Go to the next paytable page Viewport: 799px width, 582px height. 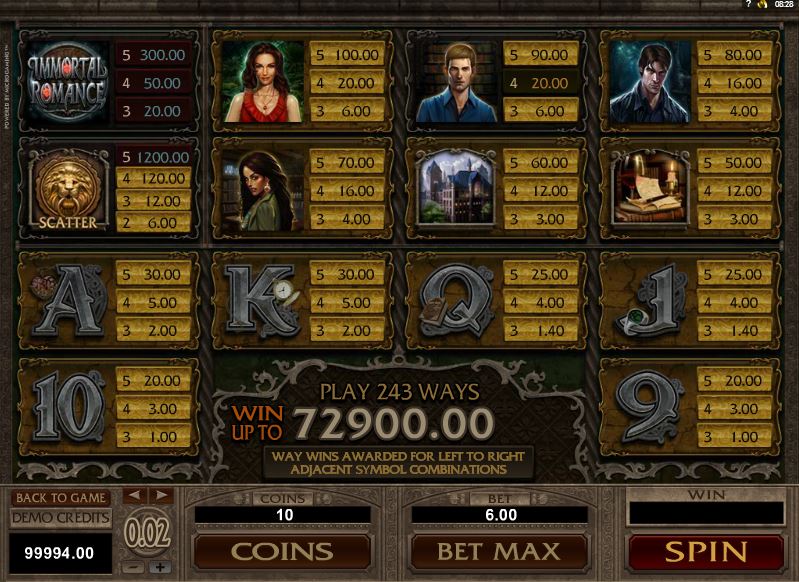(160, 496)
